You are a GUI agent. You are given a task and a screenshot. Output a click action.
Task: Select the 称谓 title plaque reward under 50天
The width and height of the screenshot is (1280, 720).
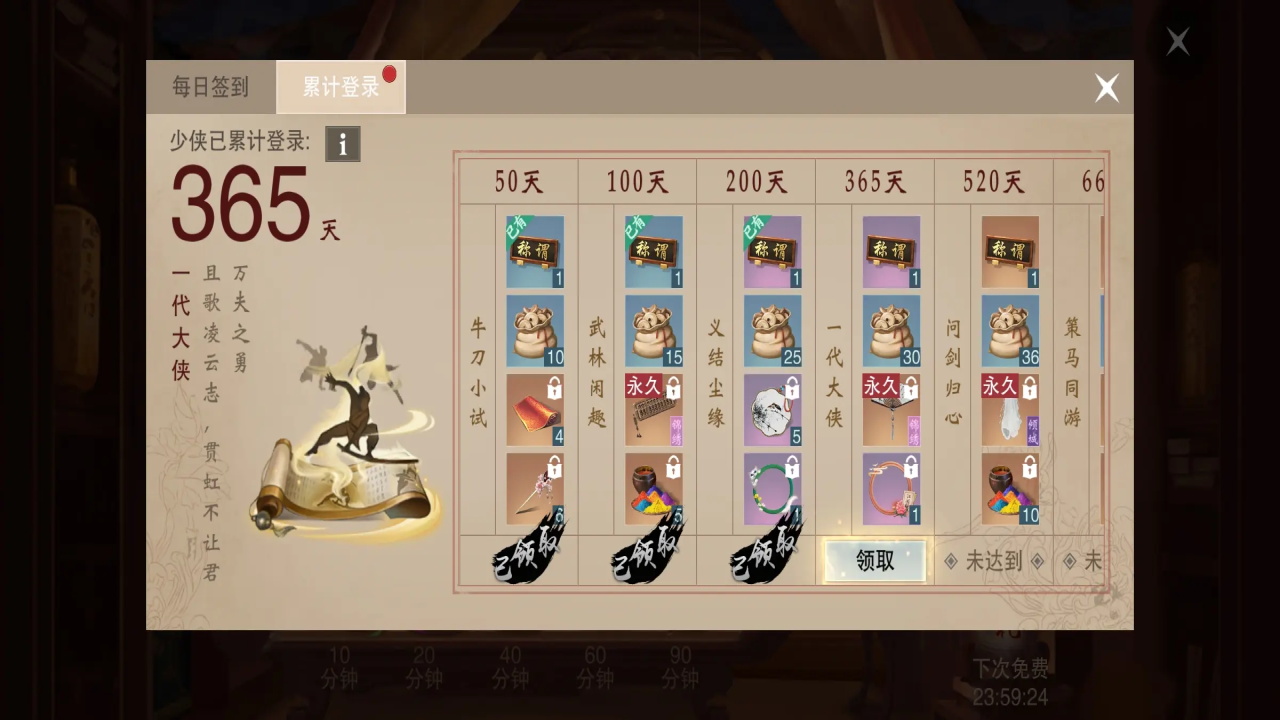coord(533,250)
